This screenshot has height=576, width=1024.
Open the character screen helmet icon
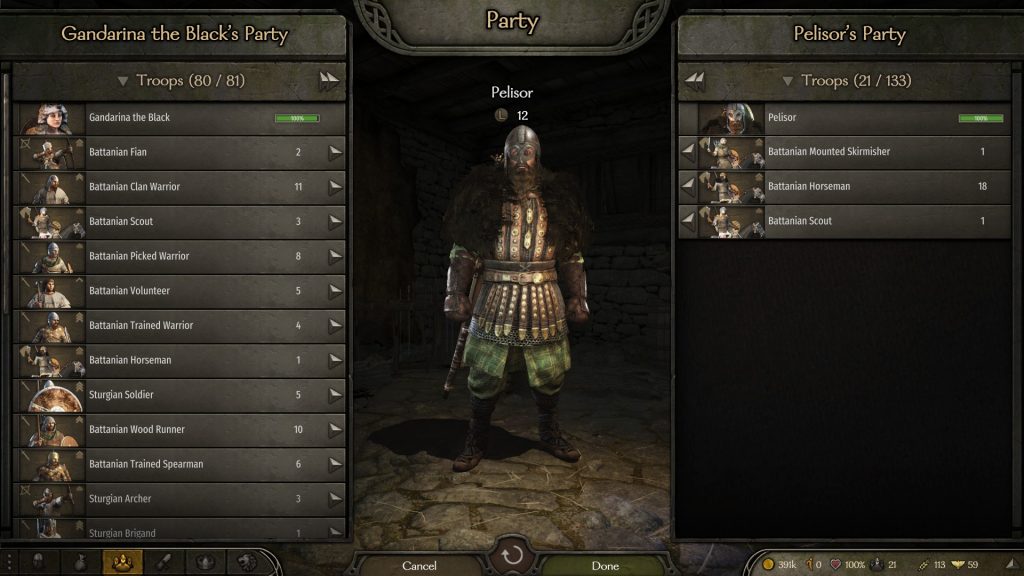click(37, 563)
